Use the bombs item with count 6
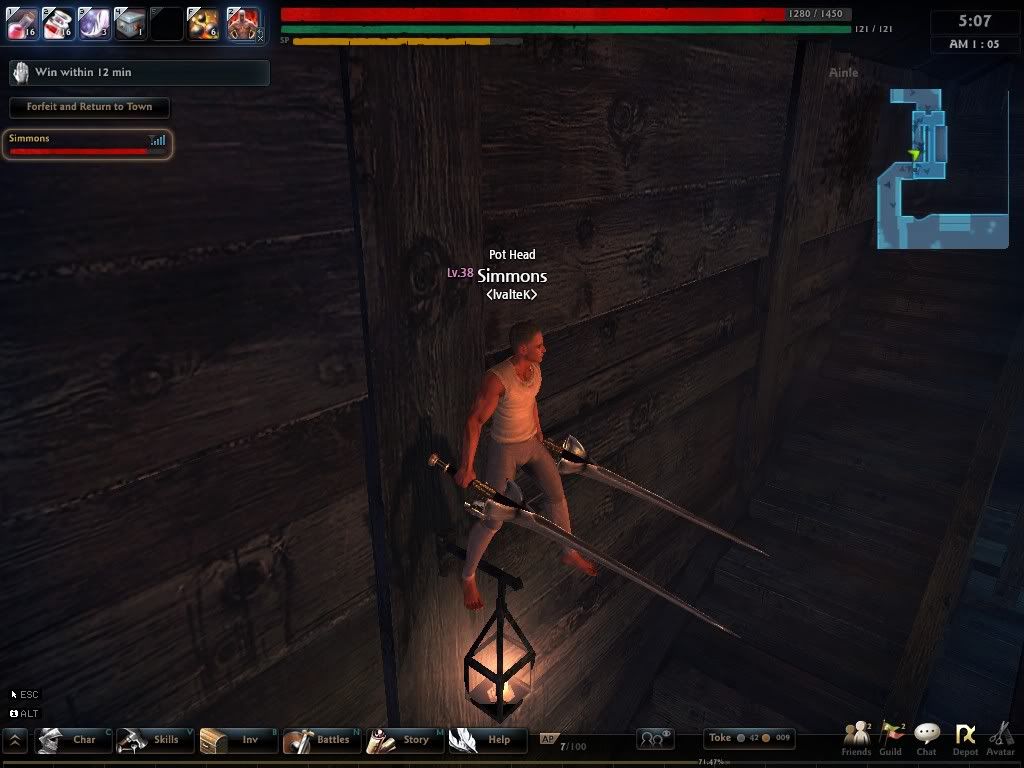Viewport: 1024px width, 768px height. tap(203, 23)
